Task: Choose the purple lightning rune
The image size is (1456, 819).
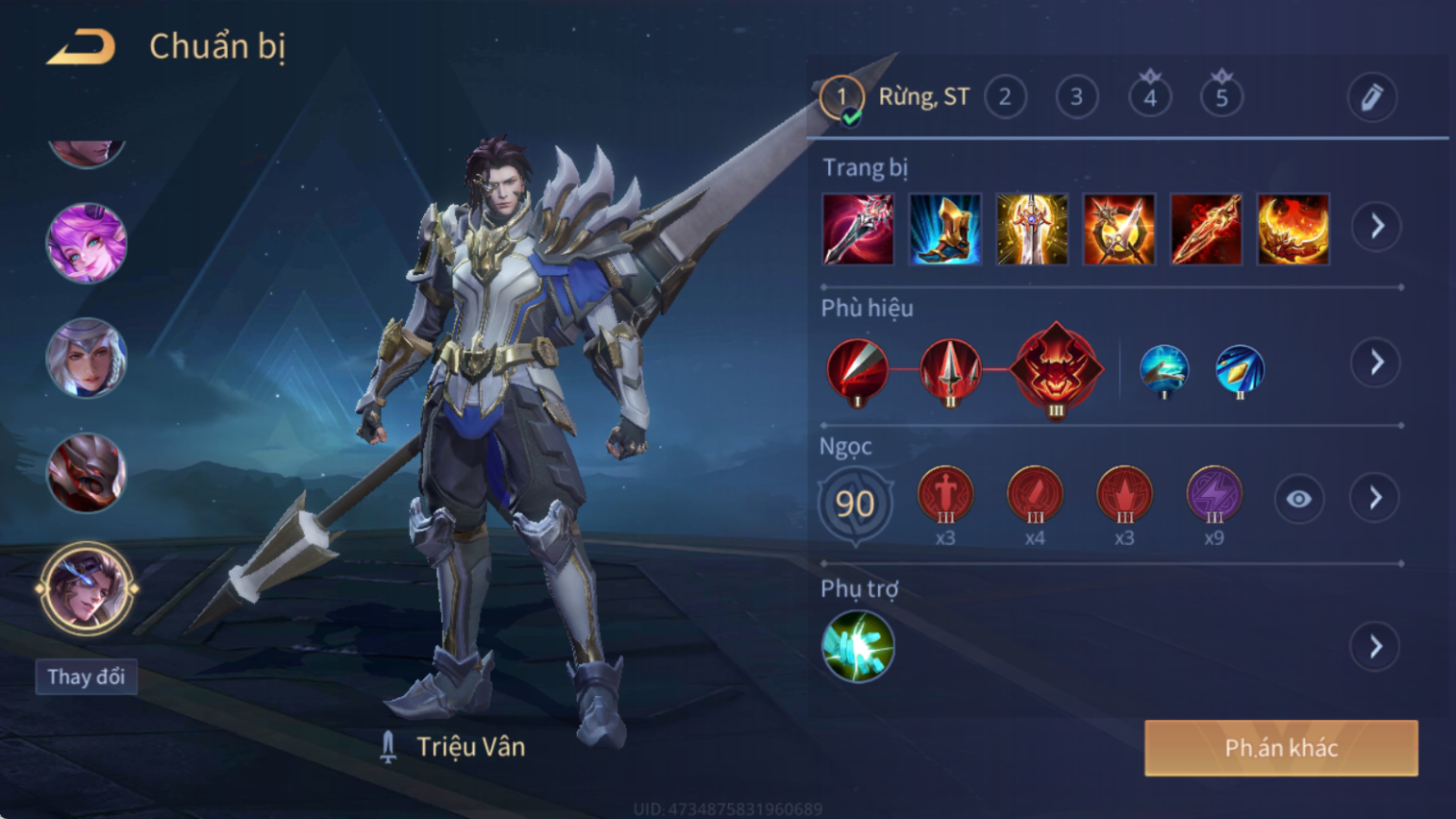Action: click(x=1214, y=495)
